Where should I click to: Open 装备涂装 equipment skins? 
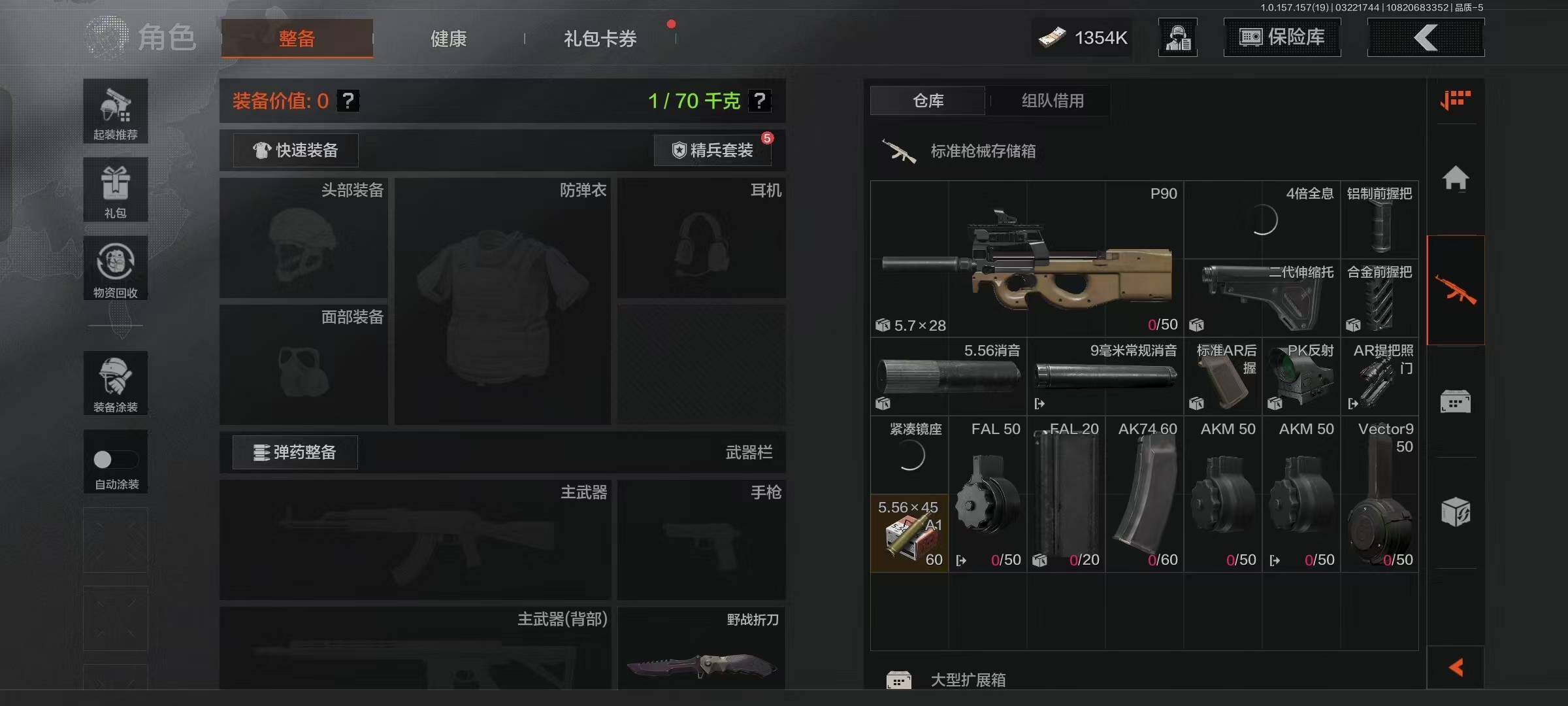[116, 383]
